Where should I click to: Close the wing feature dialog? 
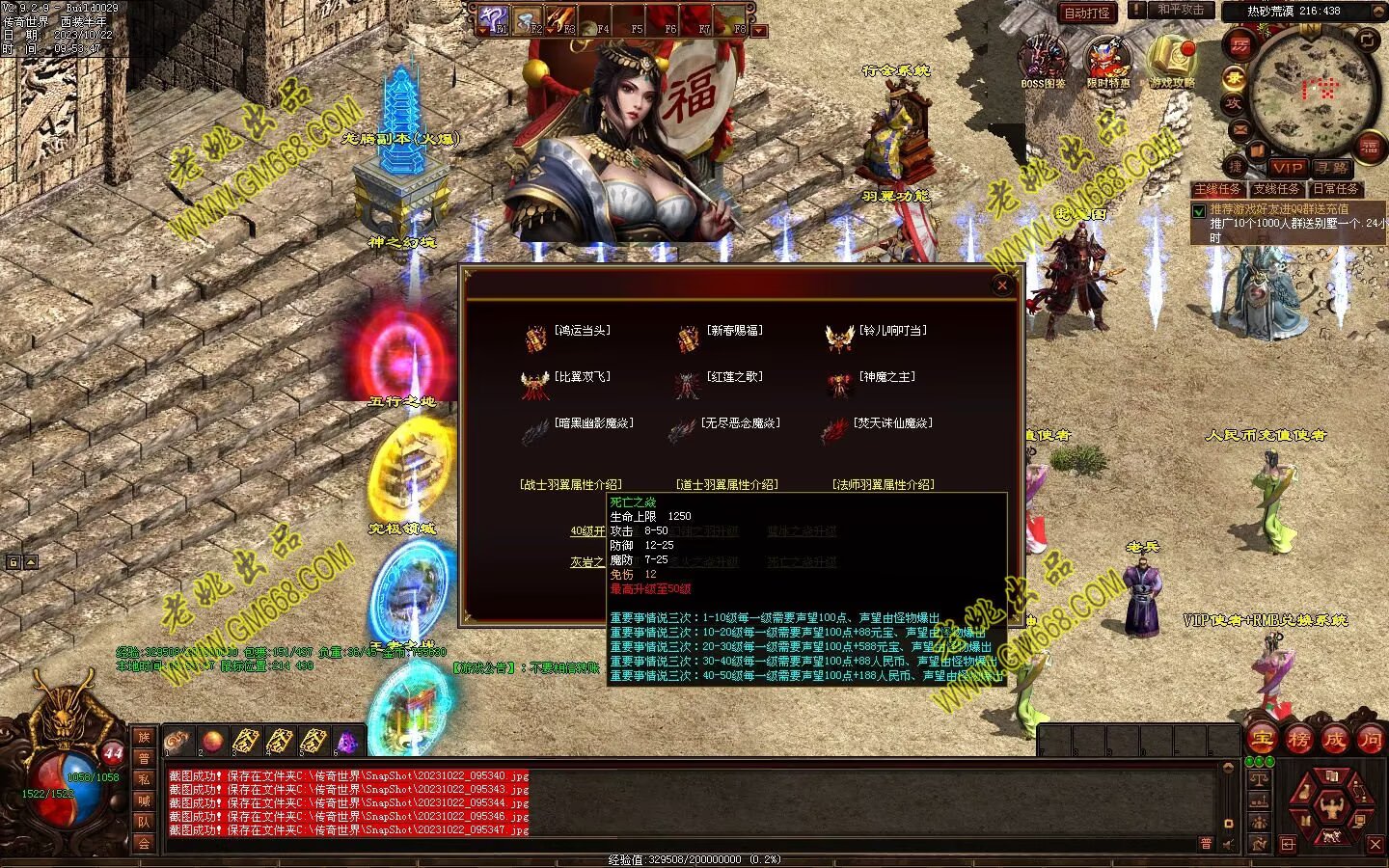[1002, 285]
